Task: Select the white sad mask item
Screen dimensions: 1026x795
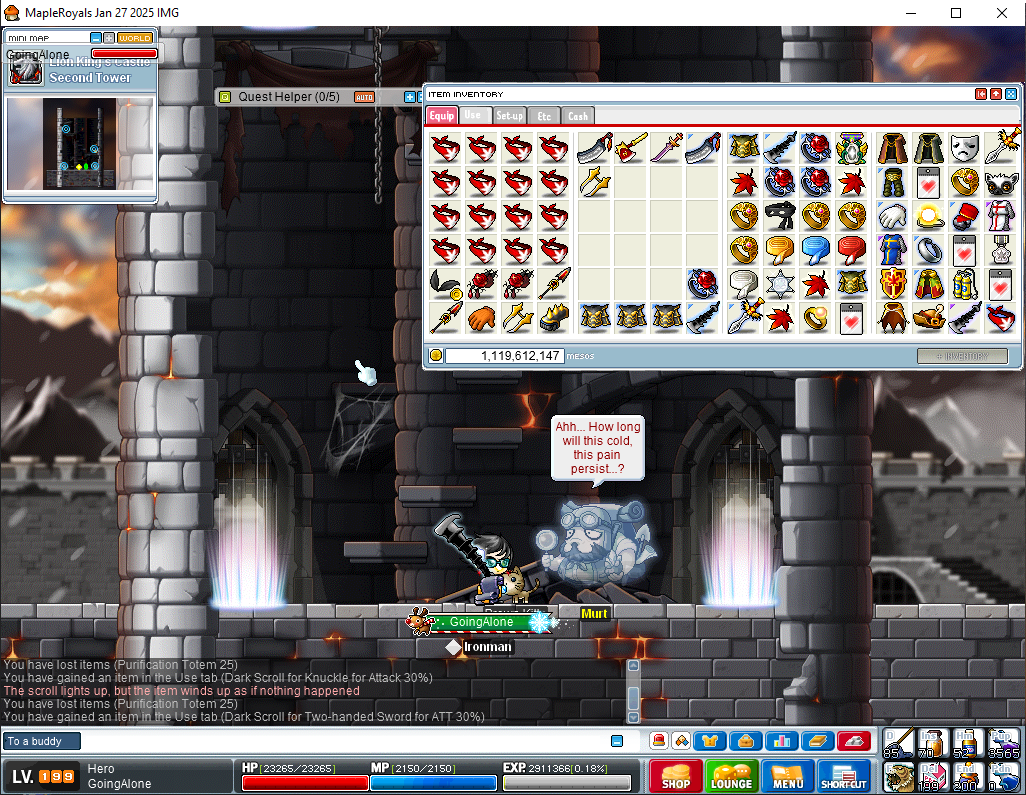Action: pos(963,148)
